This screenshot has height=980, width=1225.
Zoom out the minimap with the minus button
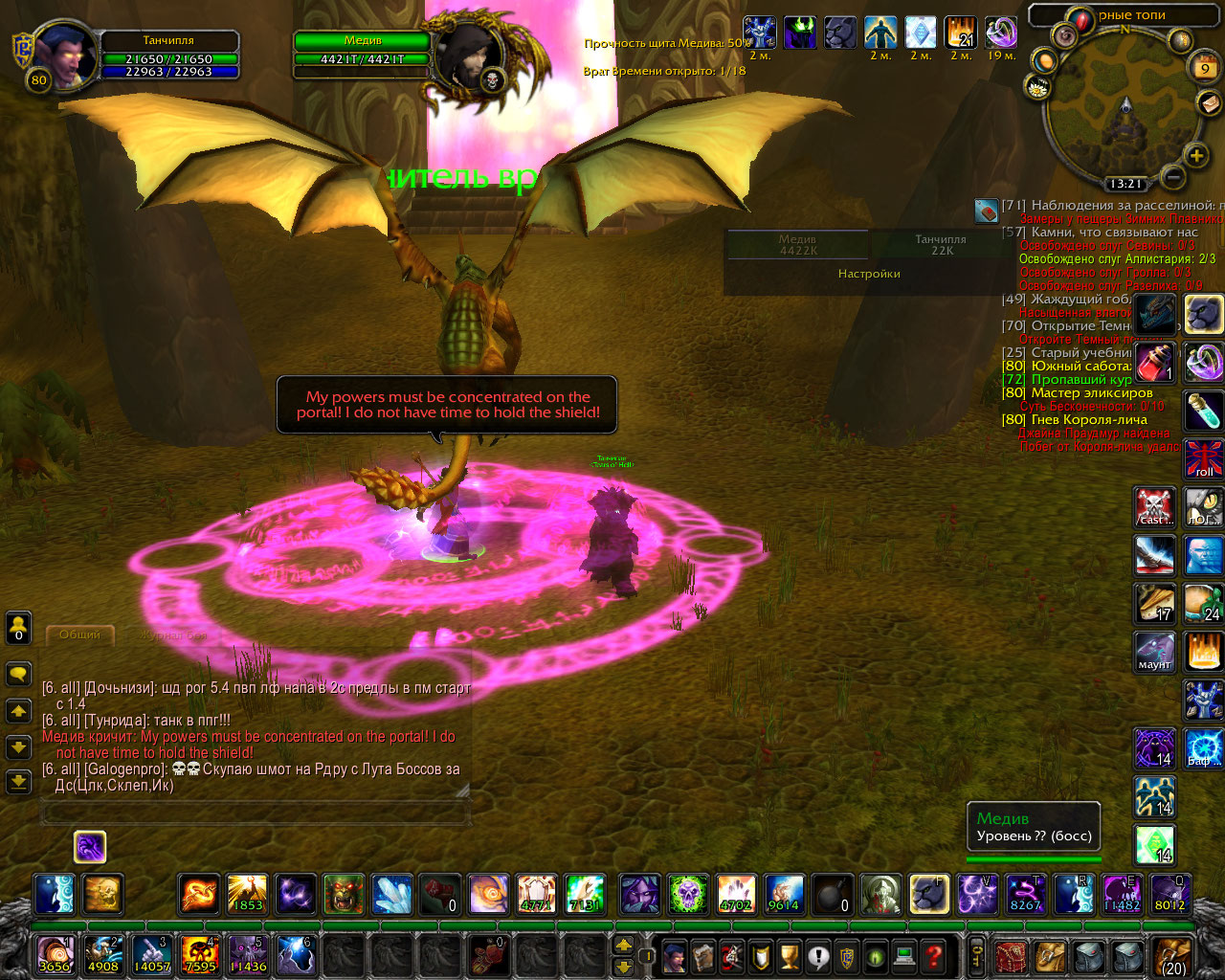pos(1173,176)
